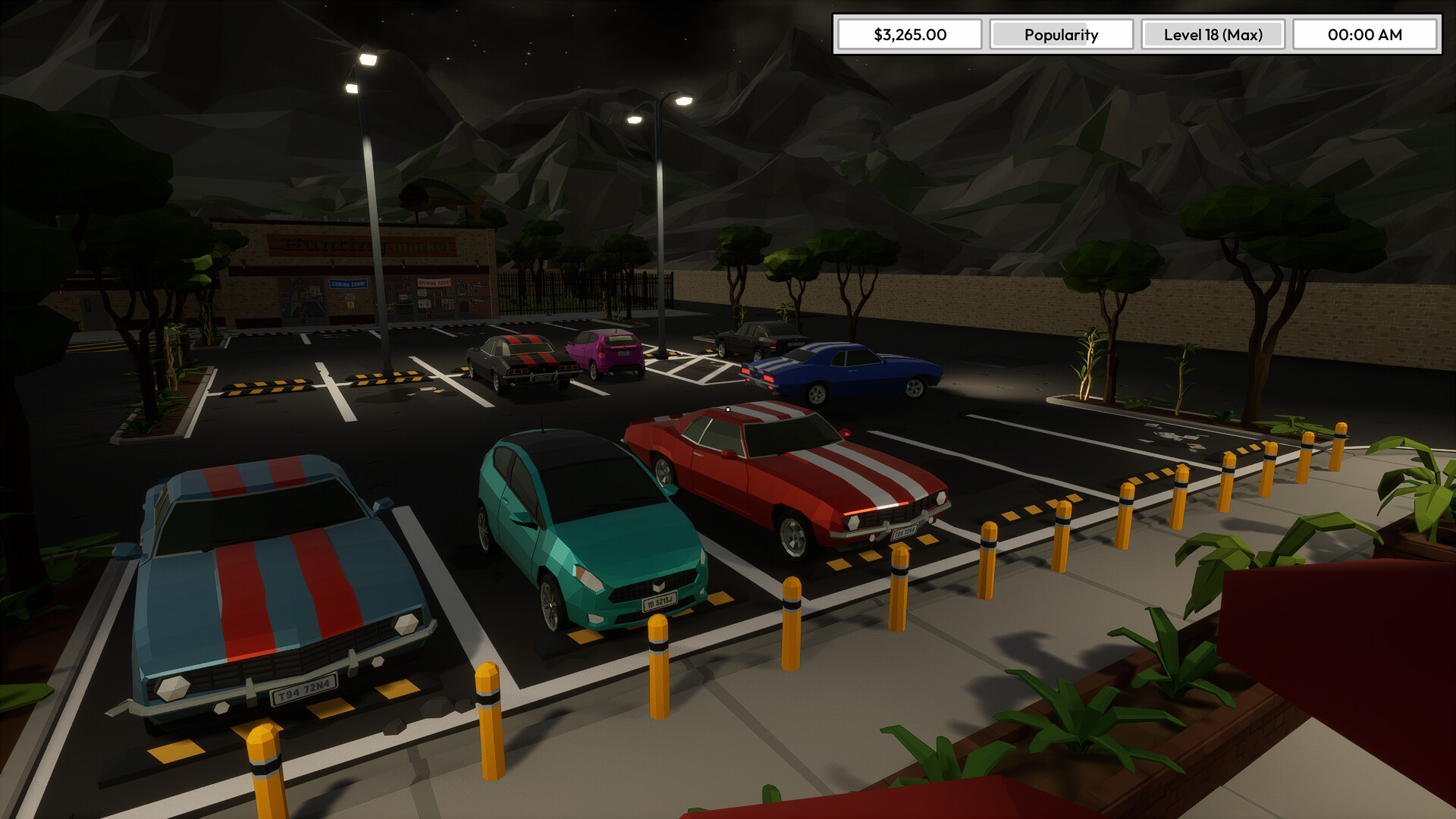1456x819 pixels.
Task: Click the 00:00 AM clock display
Action: [1364, 34]
